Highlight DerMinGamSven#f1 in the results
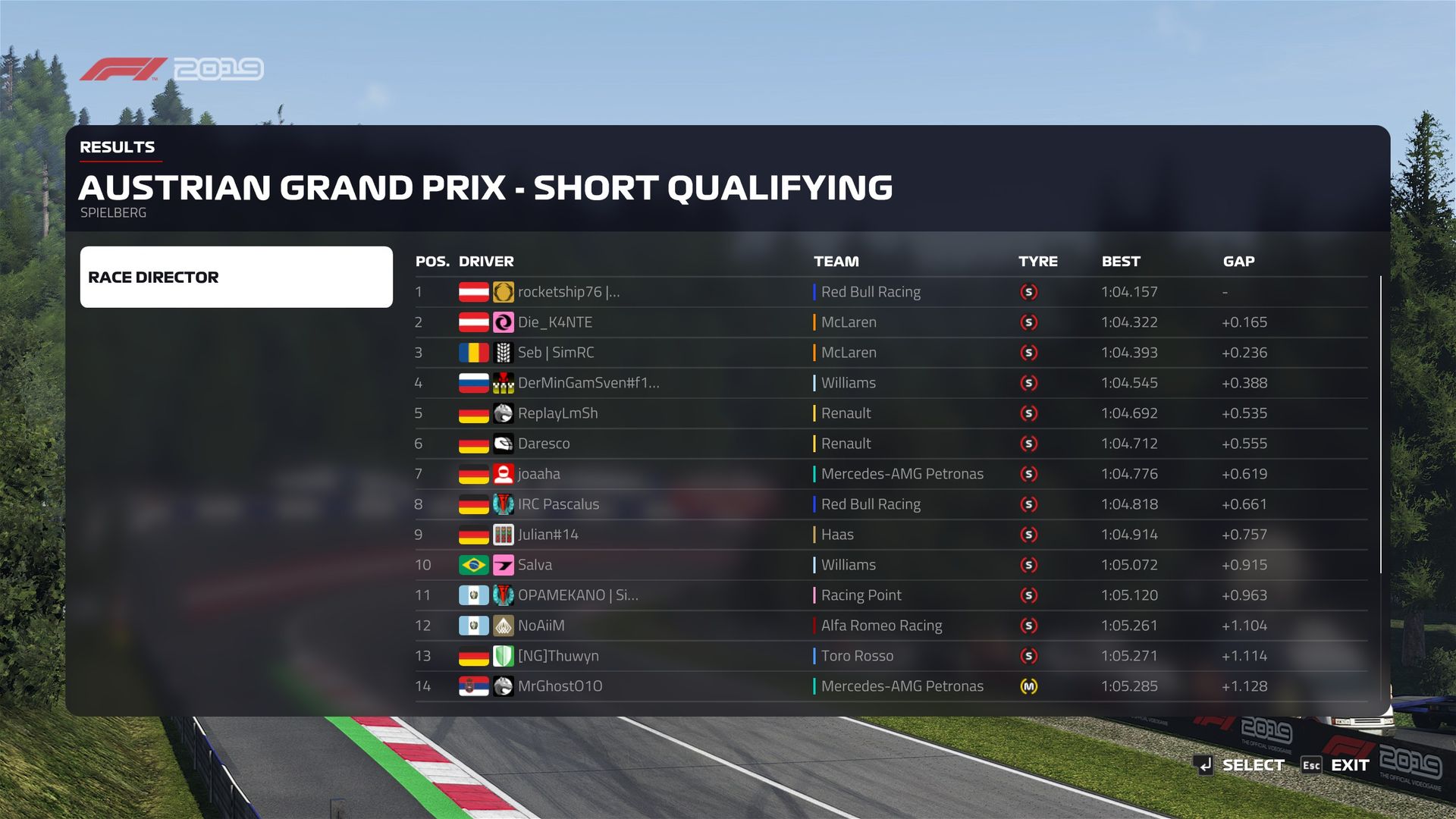 pos(588,383)
